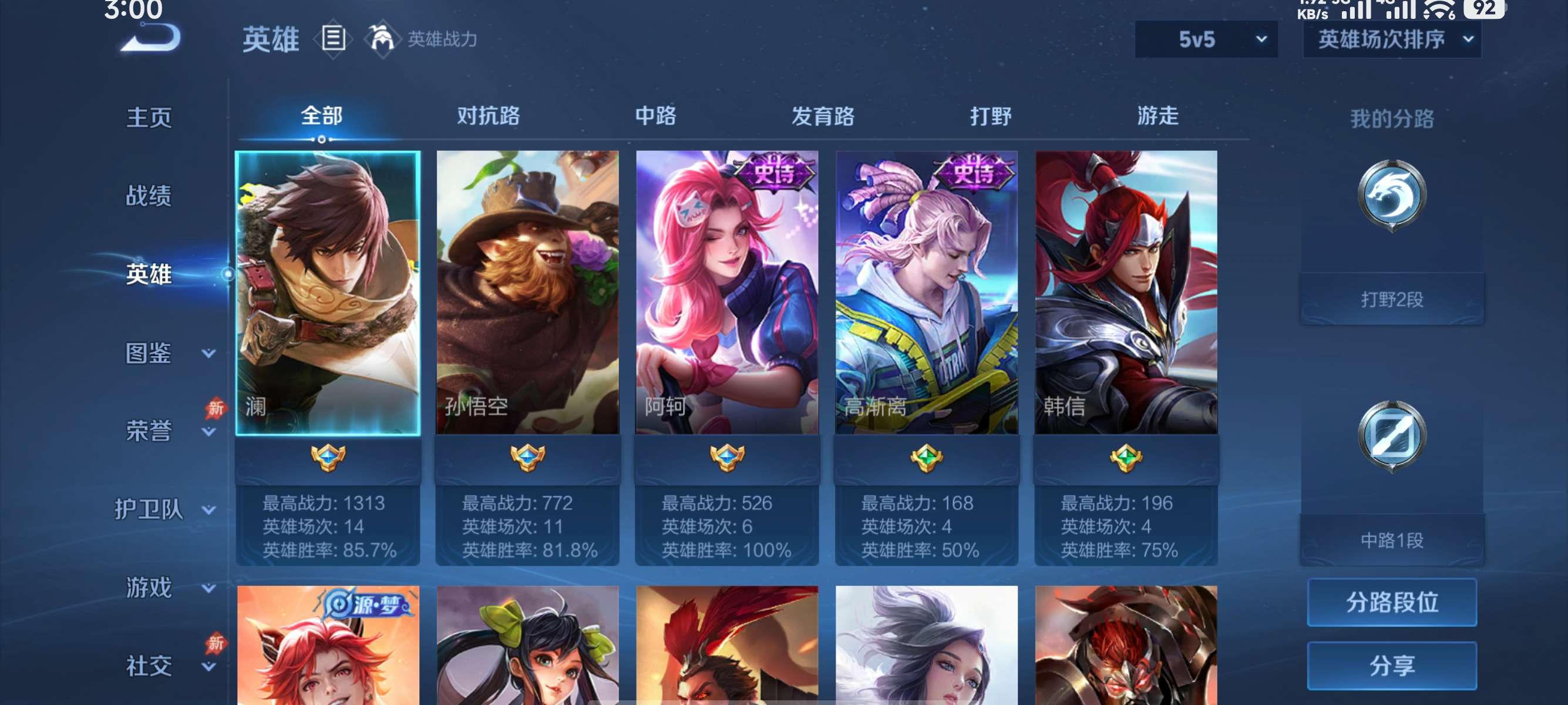Click the back arrow icon top left
The image size is (1568, 705).
point(151,38)
